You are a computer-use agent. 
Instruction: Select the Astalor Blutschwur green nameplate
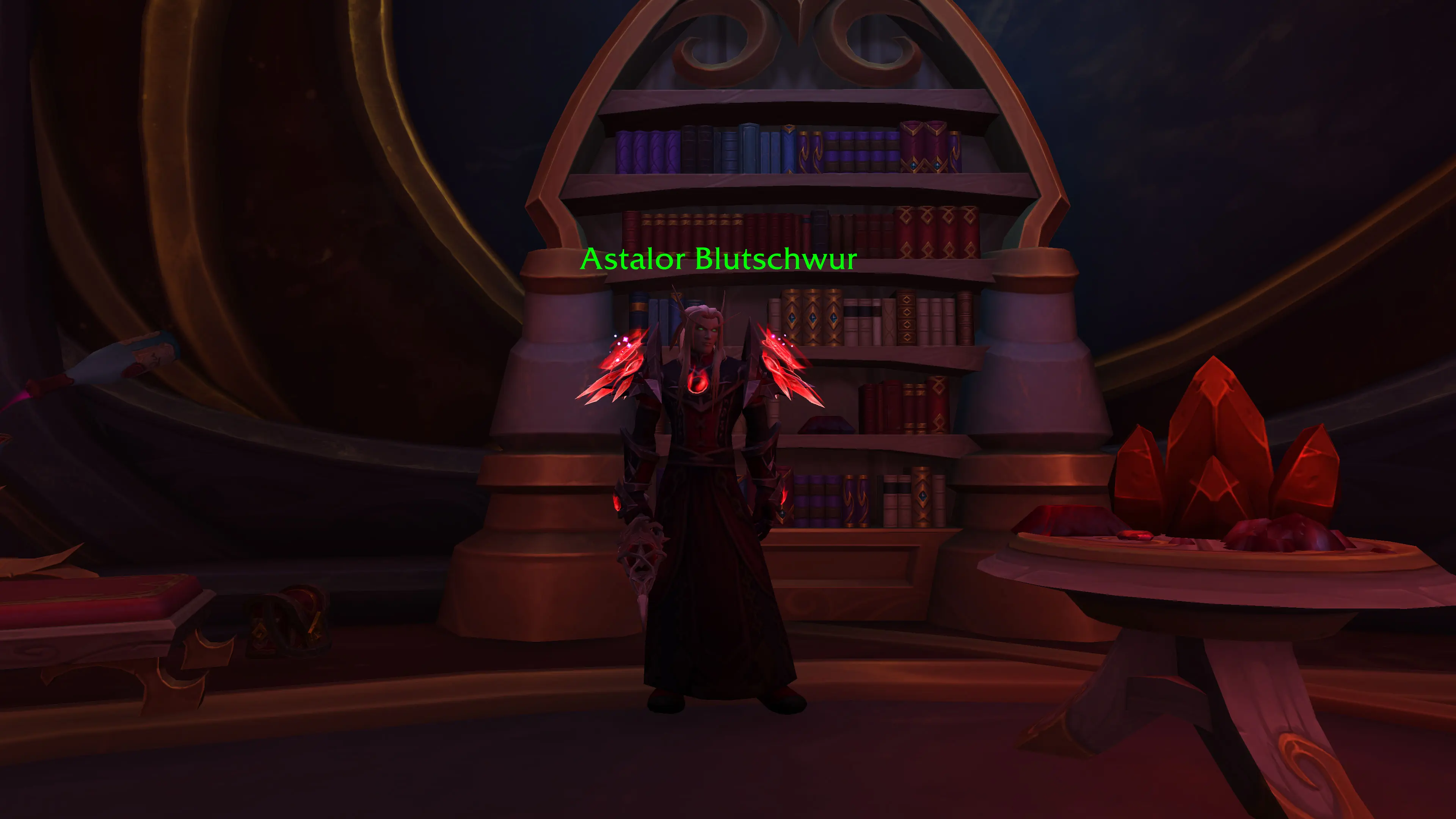(719, 259)
